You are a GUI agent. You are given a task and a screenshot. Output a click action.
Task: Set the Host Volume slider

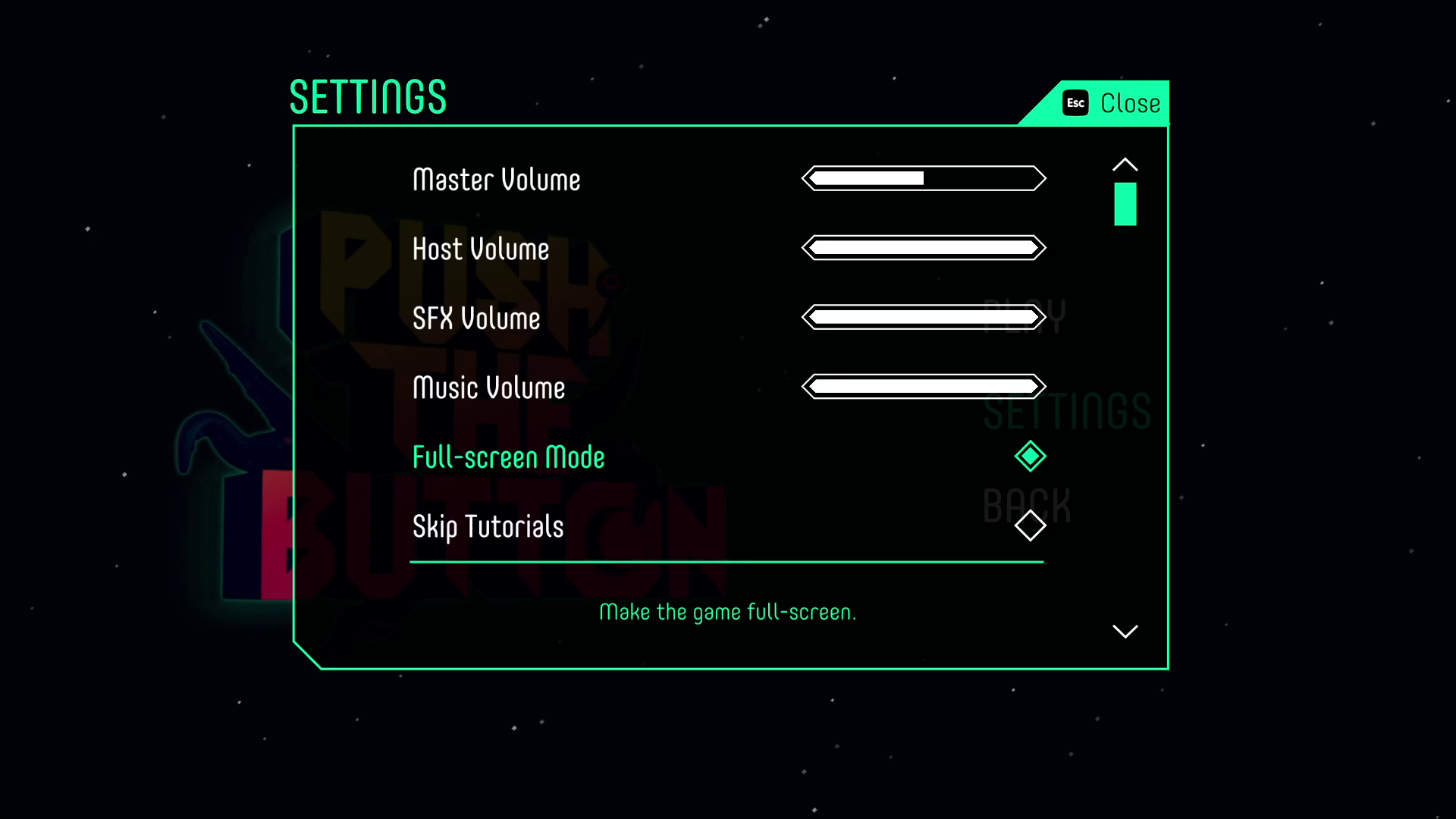click(x=924, y=248)
